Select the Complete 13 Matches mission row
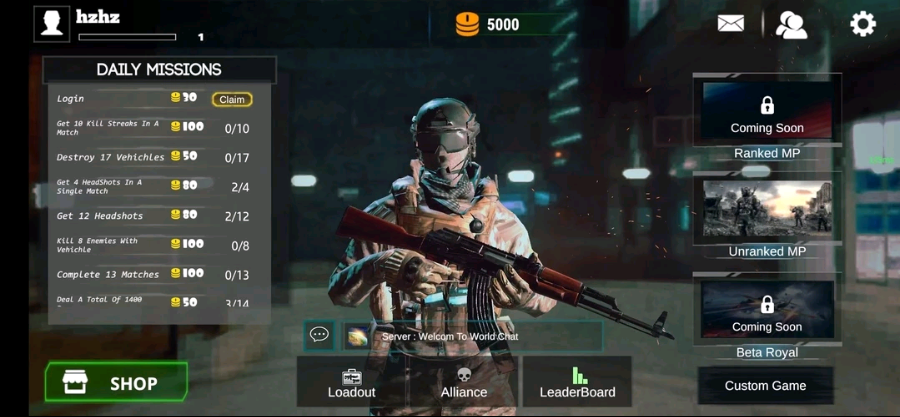Screen dimensions: 900x417 (x=155, y=274)
